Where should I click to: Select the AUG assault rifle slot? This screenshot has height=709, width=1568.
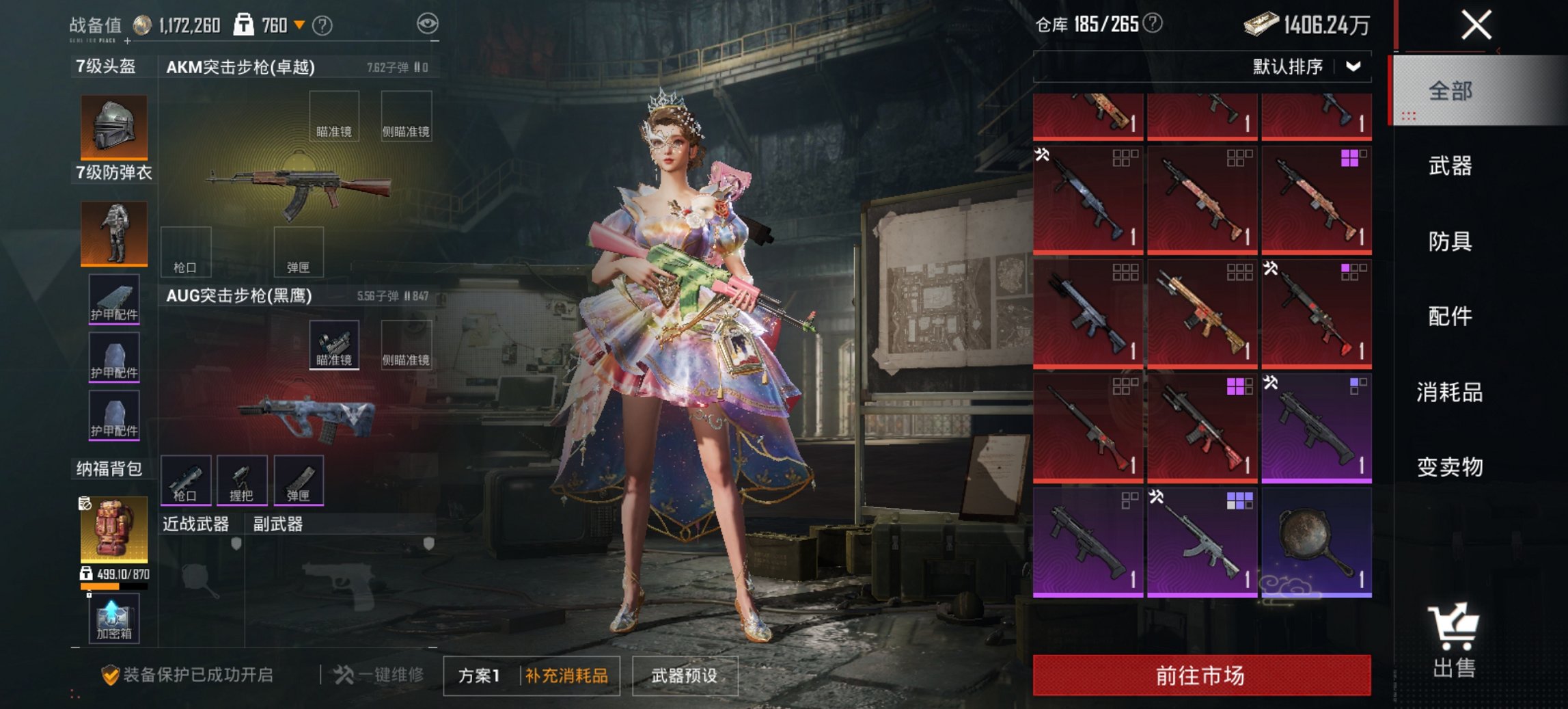click(305, 415)
